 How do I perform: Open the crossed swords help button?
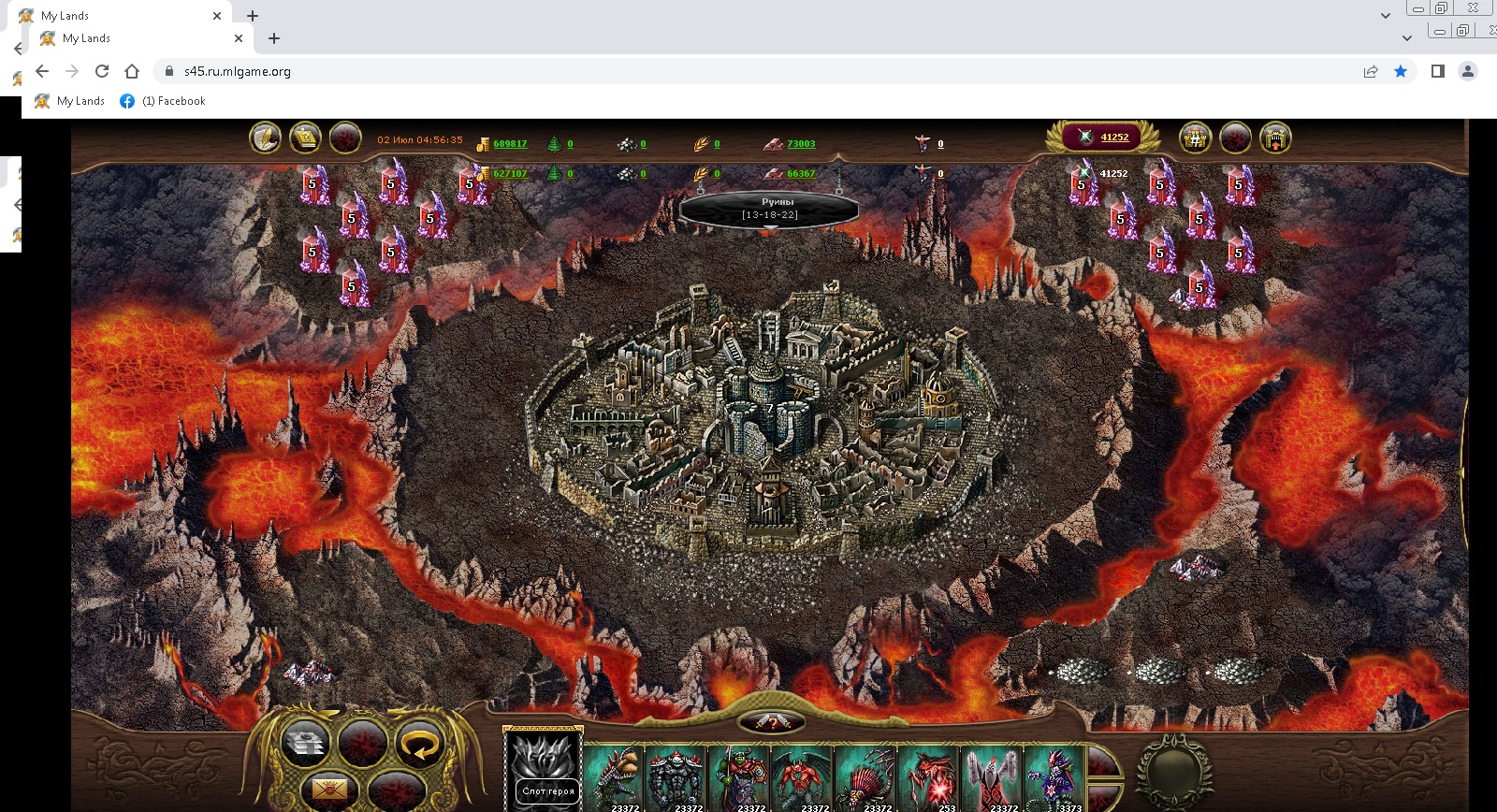772,722
